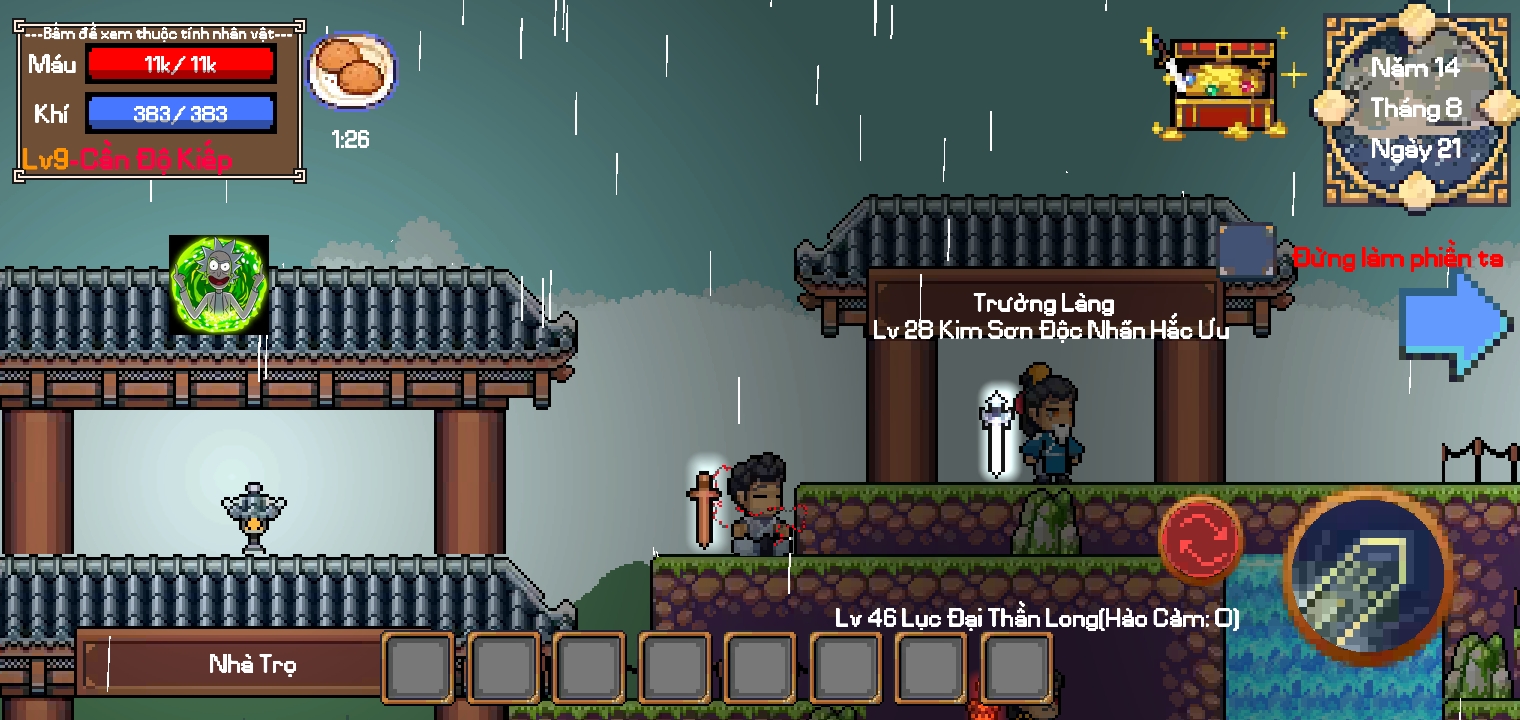The width and height of the screenshot is (1520, 720).
Task: Tap the 1:26 buff timer
Action: click(350, 139)
